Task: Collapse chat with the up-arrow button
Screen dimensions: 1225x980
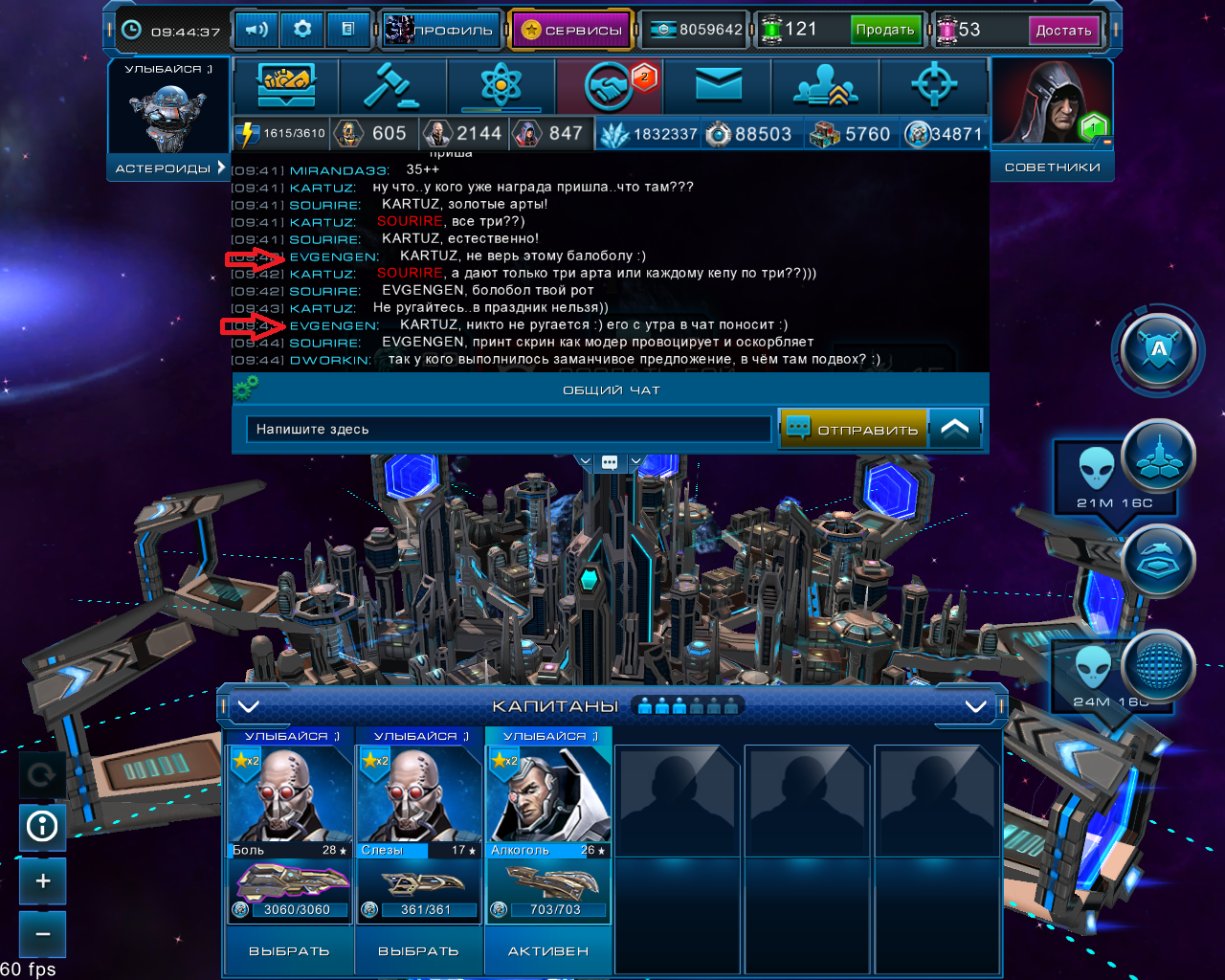Action: [x=955, y=429]
